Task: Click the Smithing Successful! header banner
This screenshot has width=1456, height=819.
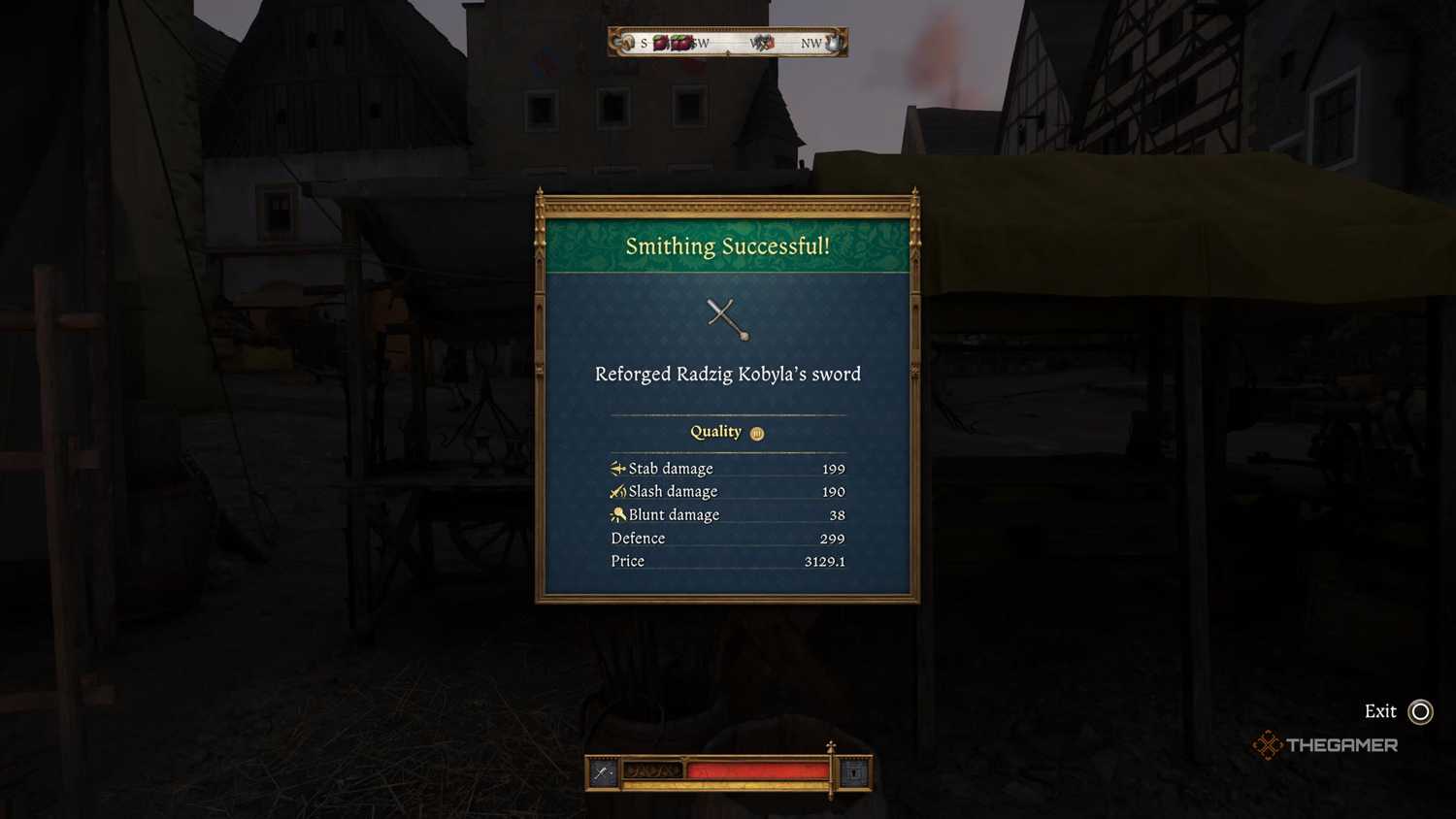Action: point(727,246)
